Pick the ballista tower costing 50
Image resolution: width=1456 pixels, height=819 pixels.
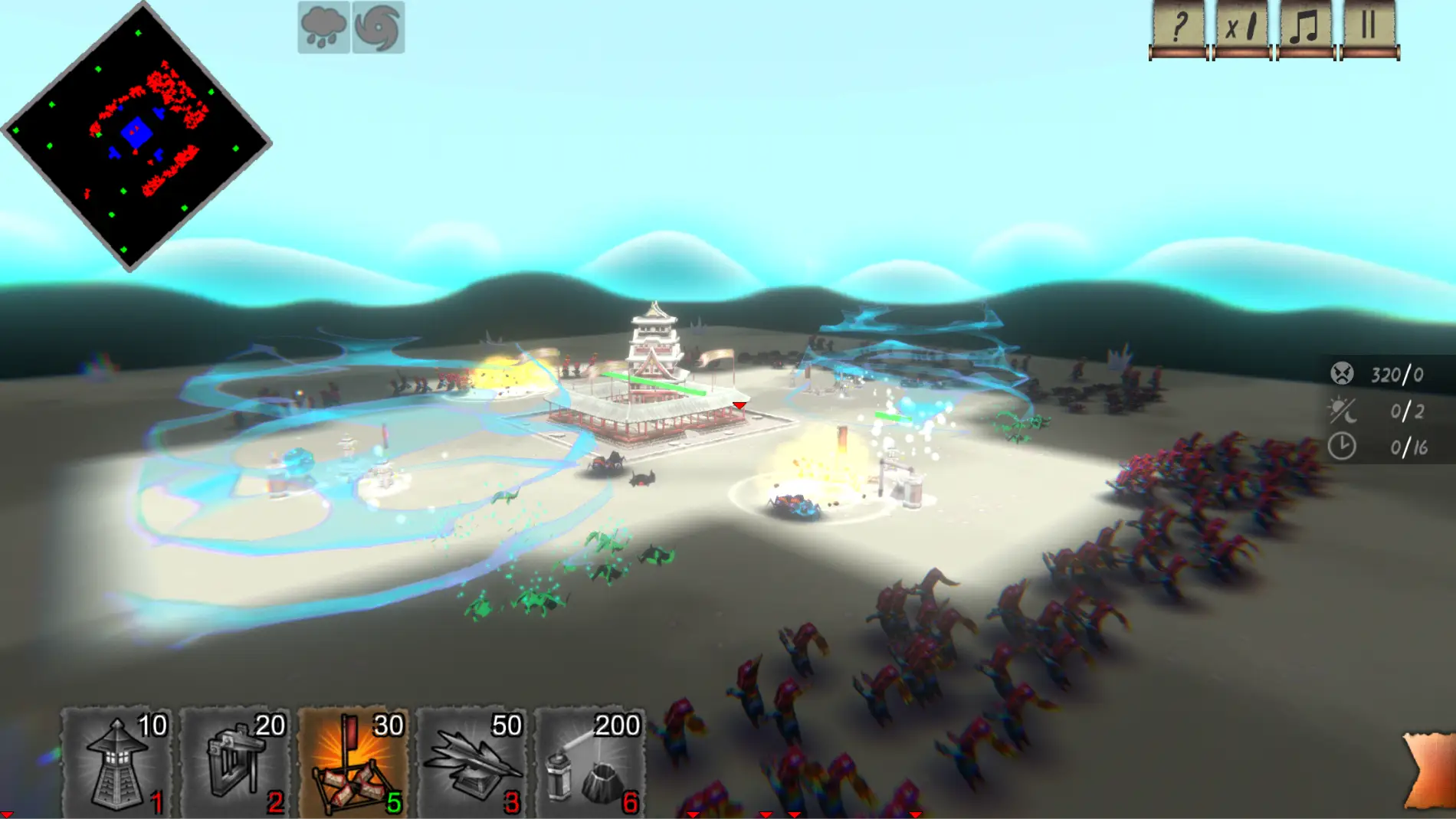point(472,762)
